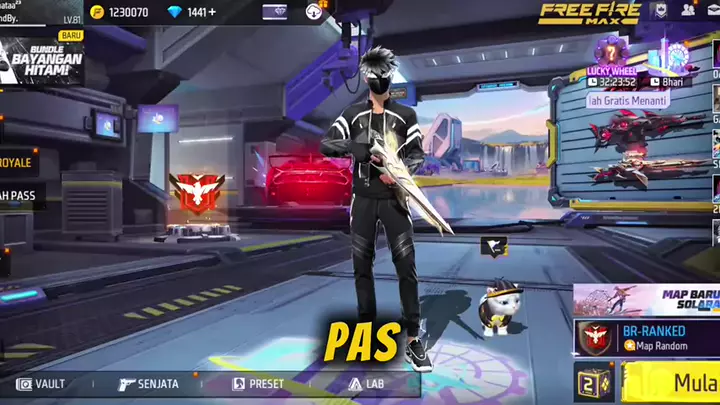Open the player profile banner showing LV.81
This screenshot has height=405, width=720.
[x=42, y=12]
